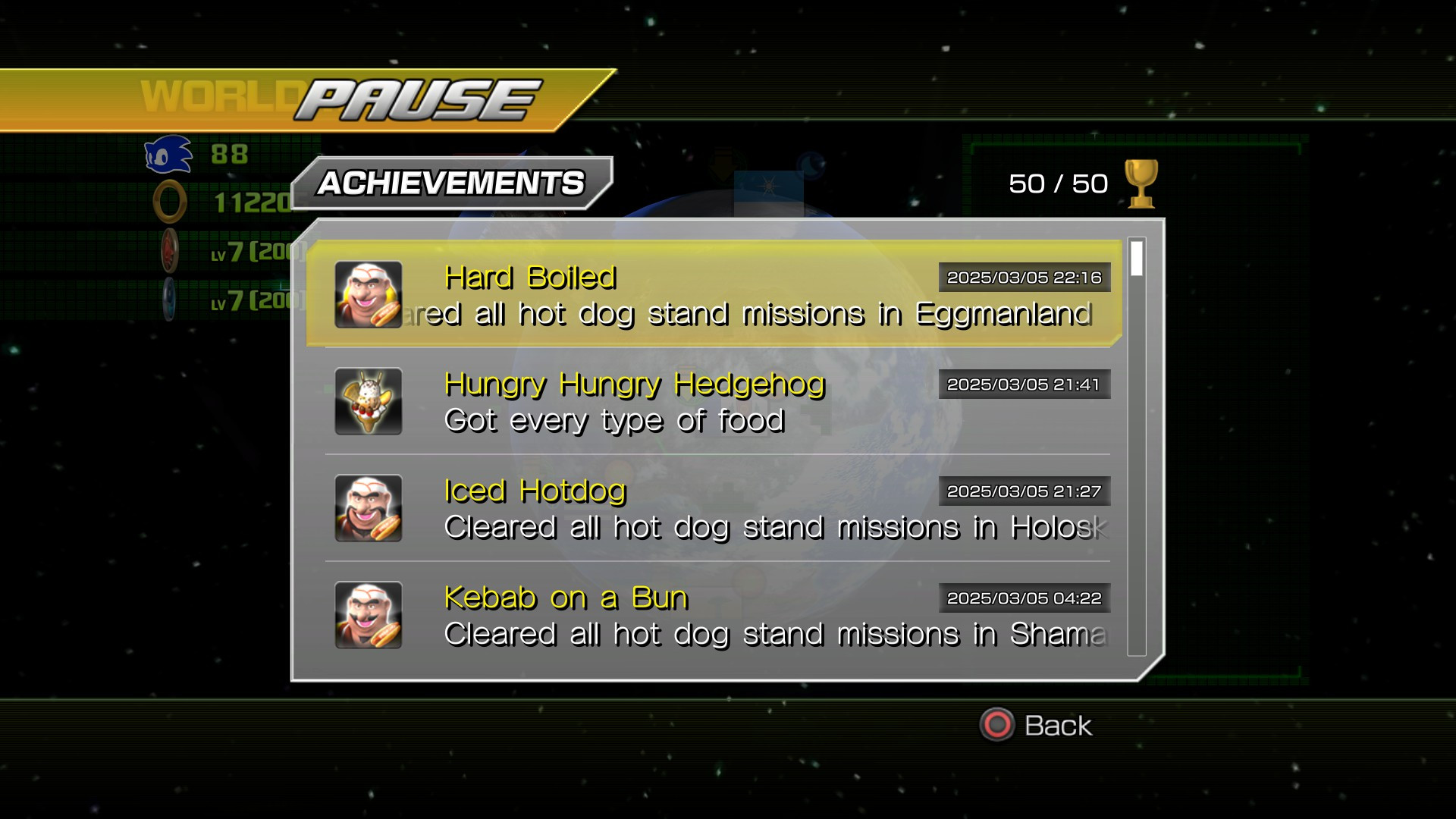Click the gold trophy next to 50/50
1456x819 pixels.
coord(1140,182)
